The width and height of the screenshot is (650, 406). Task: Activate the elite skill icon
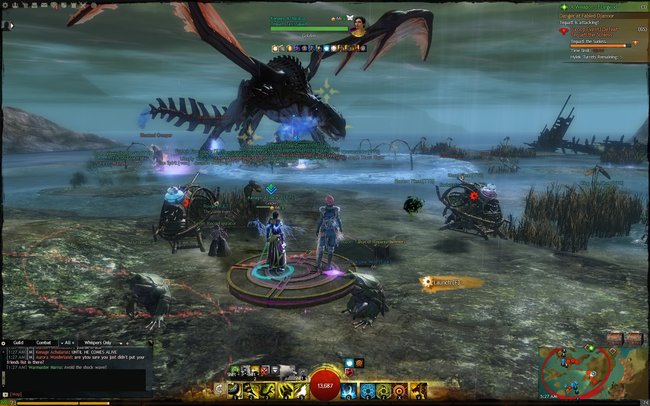pos(416,389)
